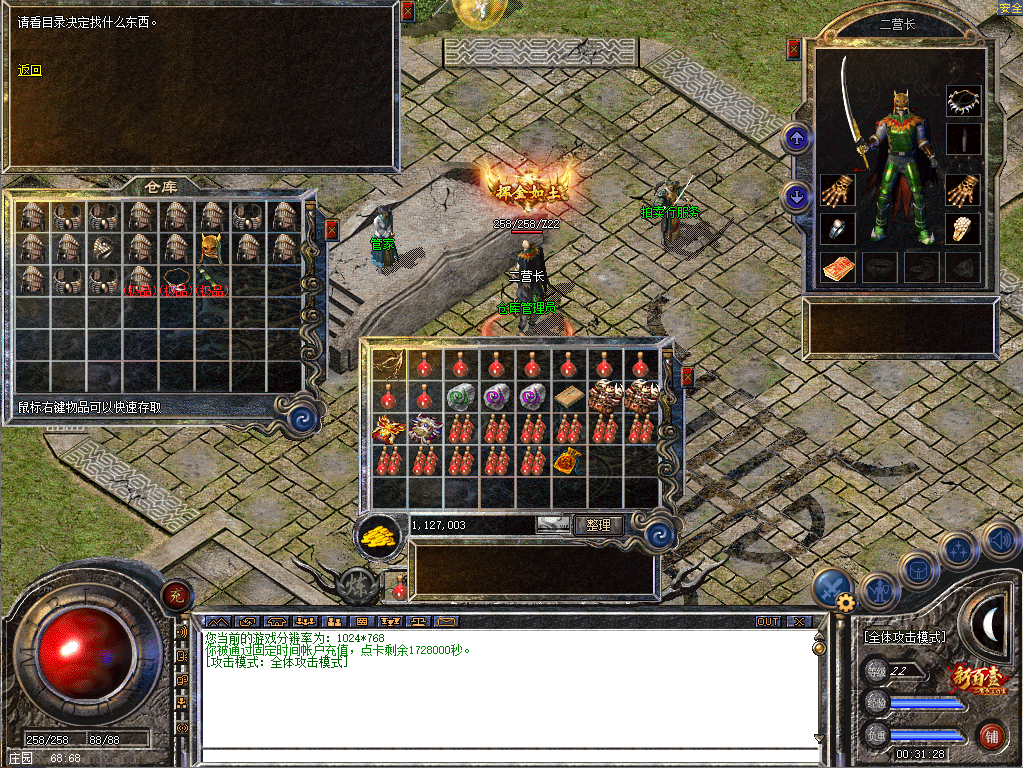Choose the red-gold phoenix armor in bag
The height and width of the screenshot is (768, 1023).
388,429
